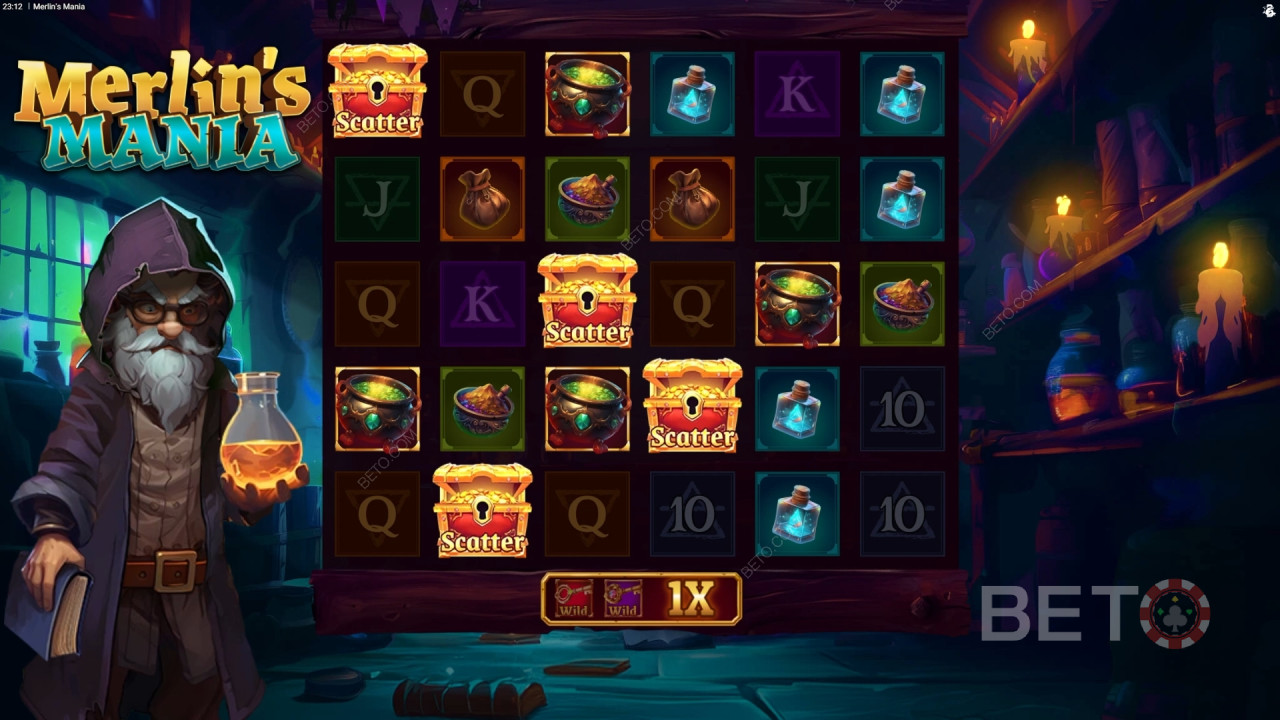Click the gold coin bag symbol
This screenshot has height=720, width=1280.
[x=483, y=199]
